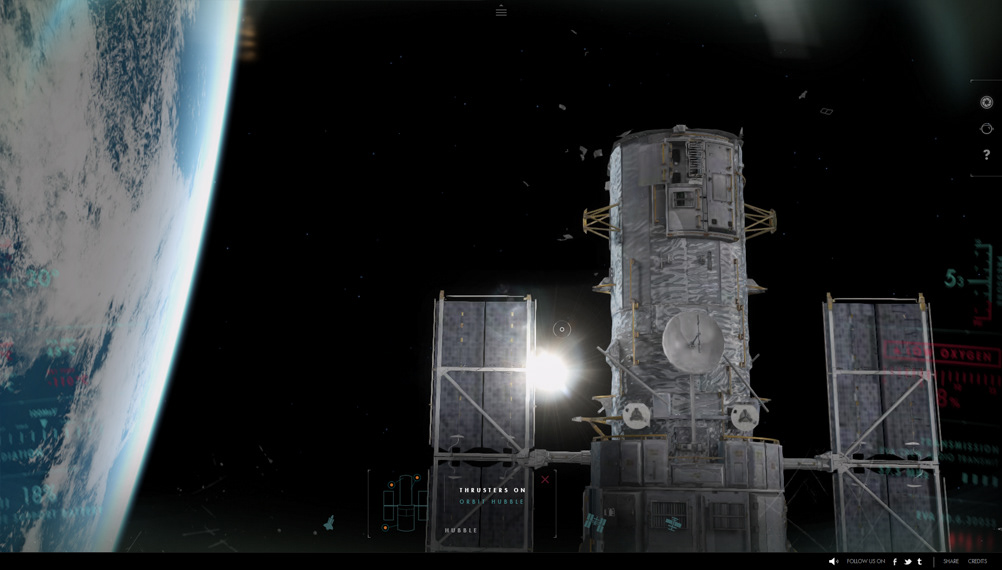Open the Facebook page link
Screen dimensions: 1002x570
point(895,562)
